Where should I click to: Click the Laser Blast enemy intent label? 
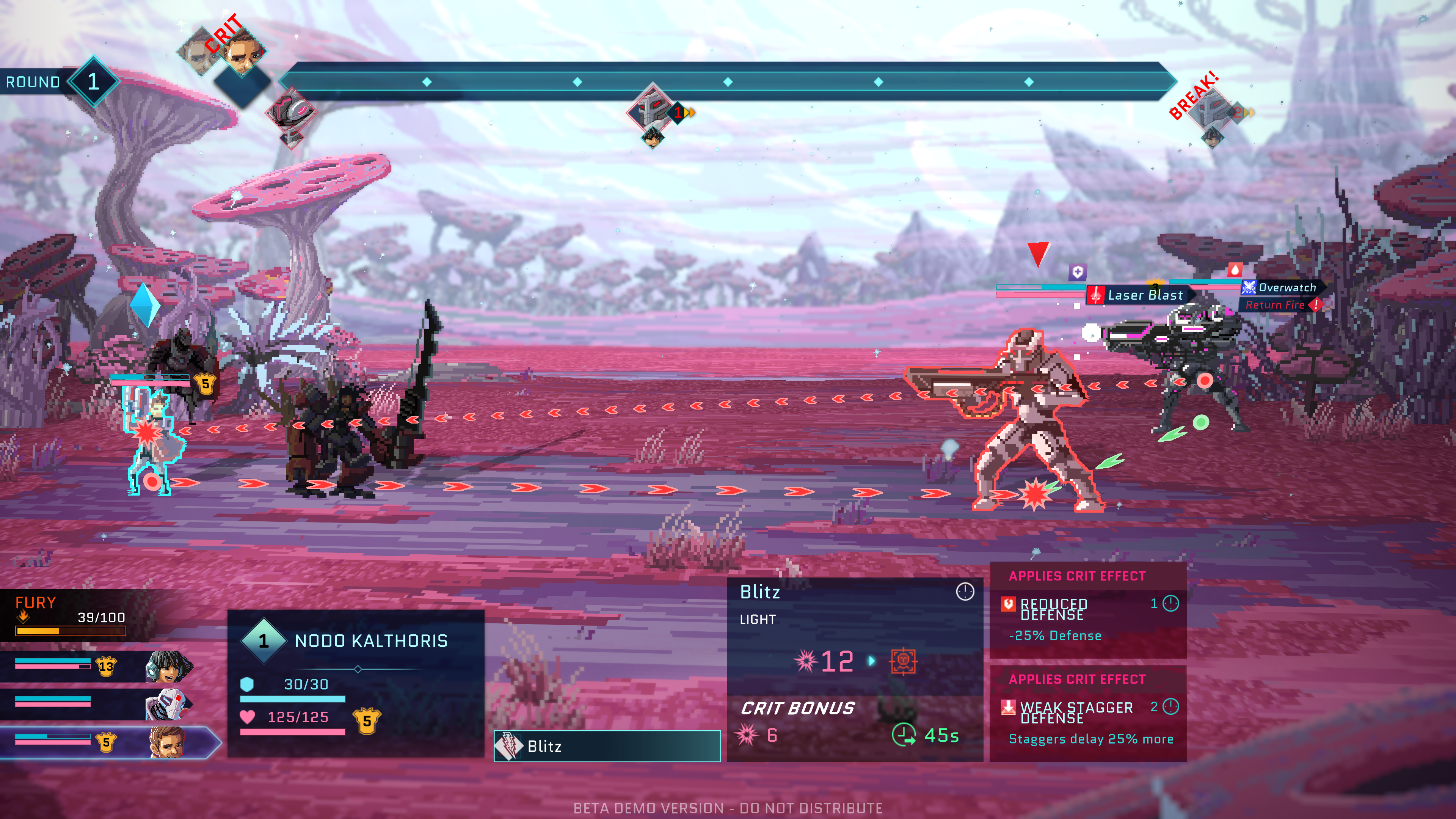pyautogui.click(x=1138, y=295)
